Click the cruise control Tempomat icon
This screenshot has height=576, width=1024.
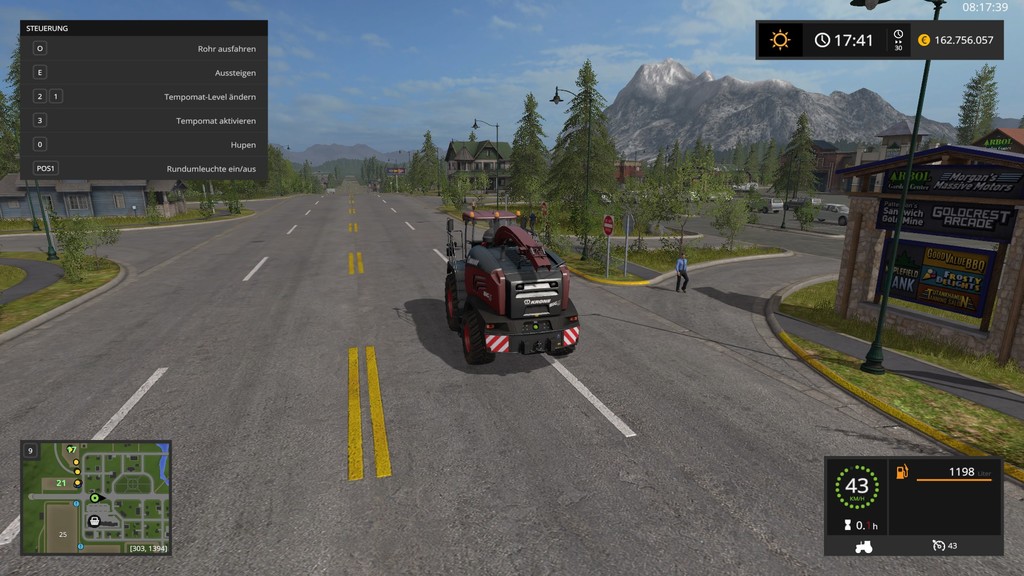pyautogui.click(x=937, y=545)
